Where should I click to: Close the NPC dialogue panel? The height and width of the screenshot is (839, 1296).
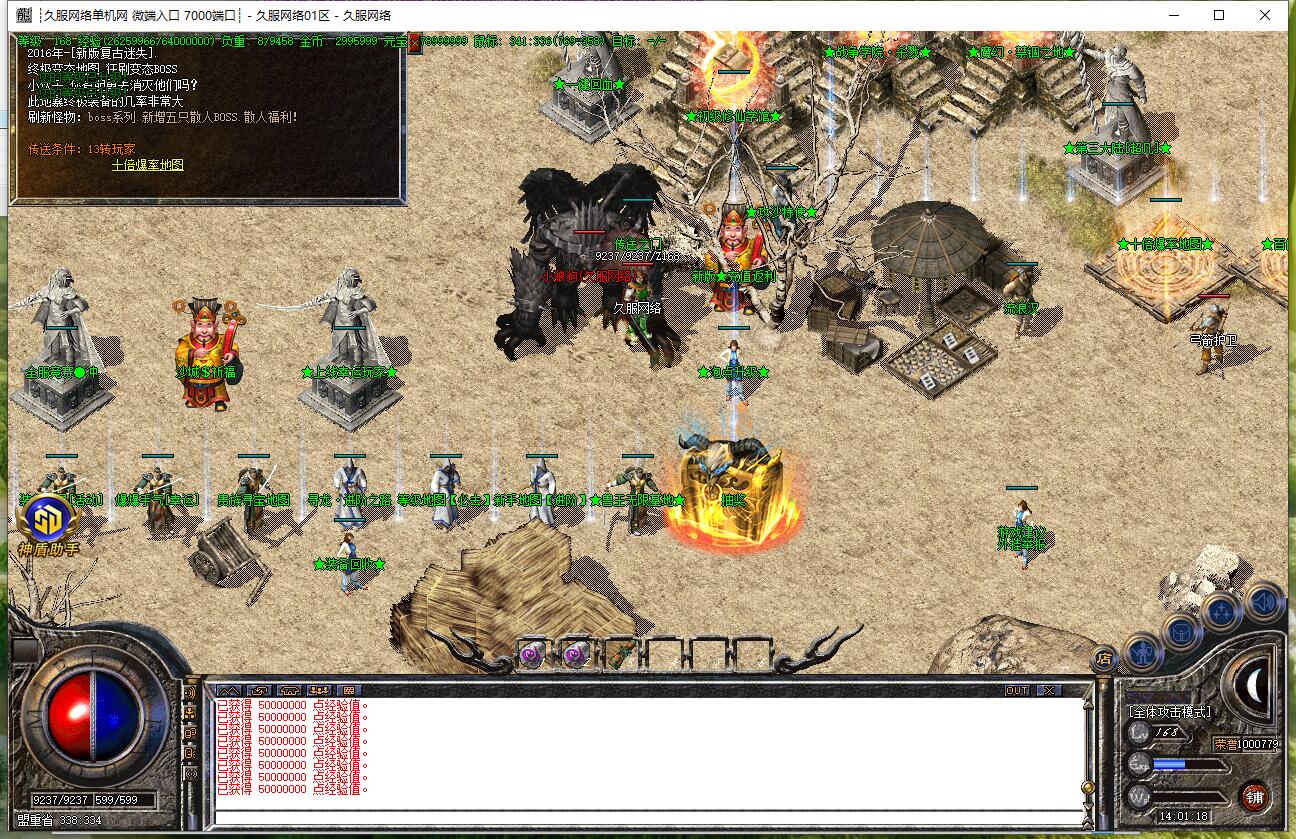(x=413, y=40)
